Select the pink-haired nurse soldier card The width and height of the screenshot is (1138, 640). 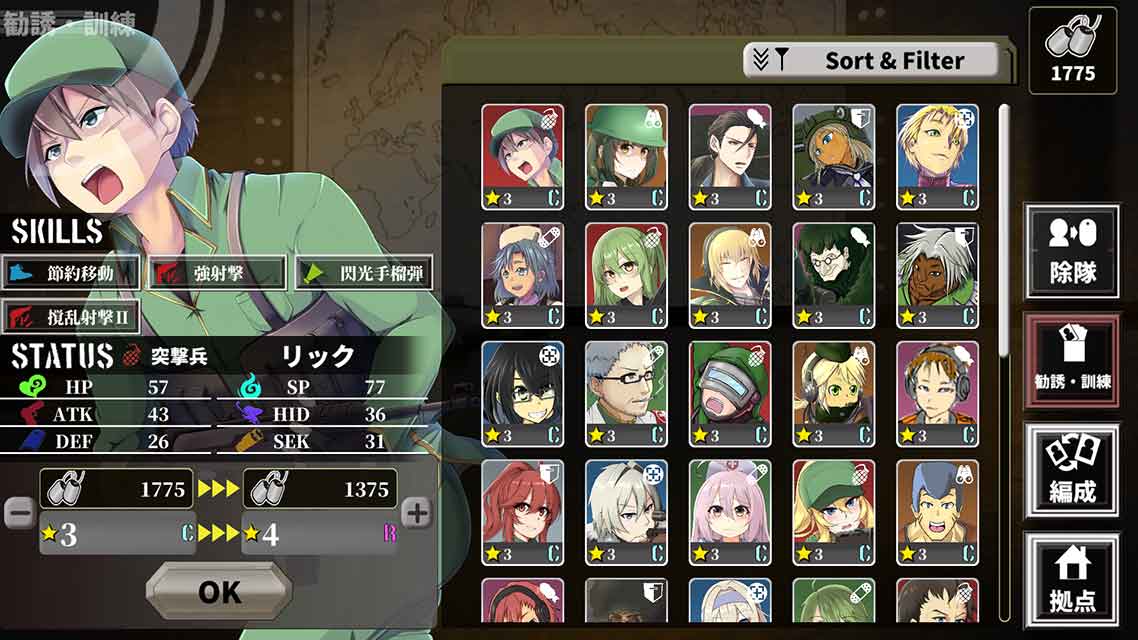730,512
